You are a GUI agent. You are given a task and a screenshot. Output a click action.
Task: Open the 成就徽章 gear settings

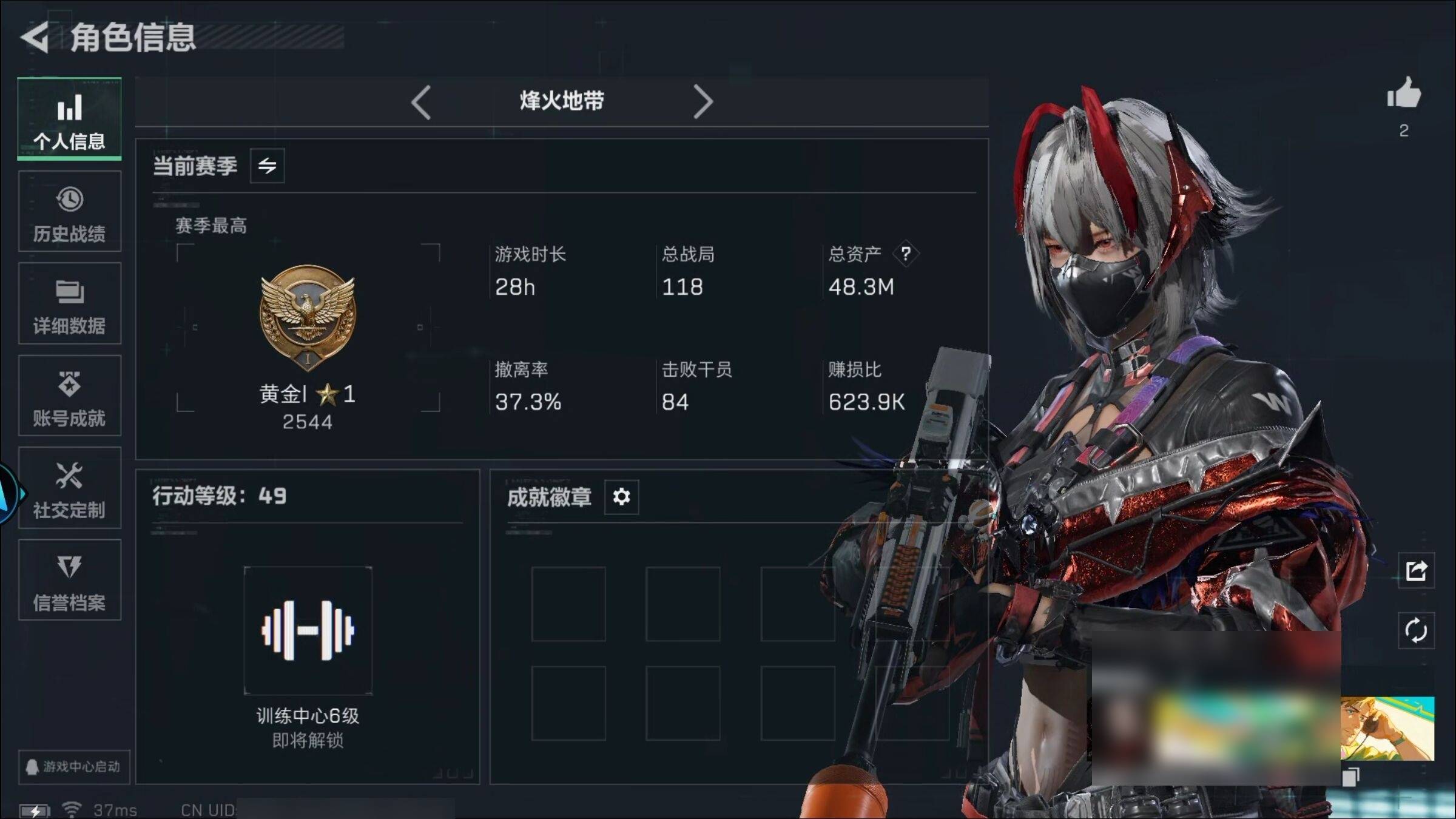[621, 497]
